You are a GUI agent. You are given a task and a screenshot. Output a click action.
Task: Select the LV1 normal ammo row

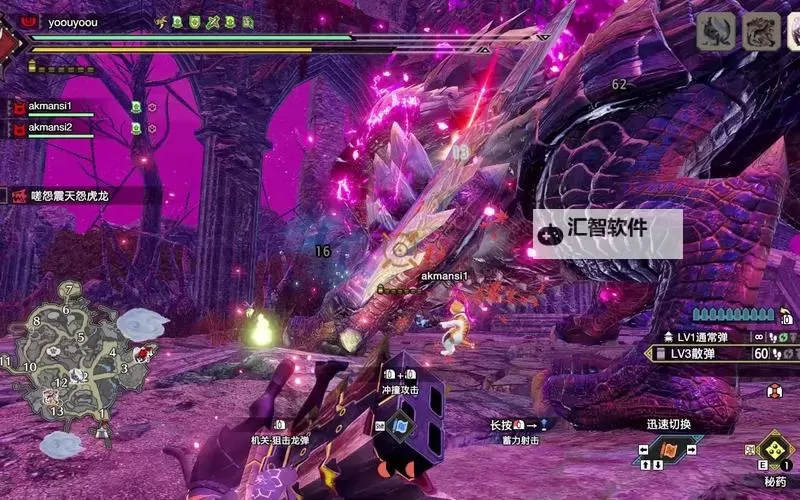pyautogui.click(x=712, y=336)
